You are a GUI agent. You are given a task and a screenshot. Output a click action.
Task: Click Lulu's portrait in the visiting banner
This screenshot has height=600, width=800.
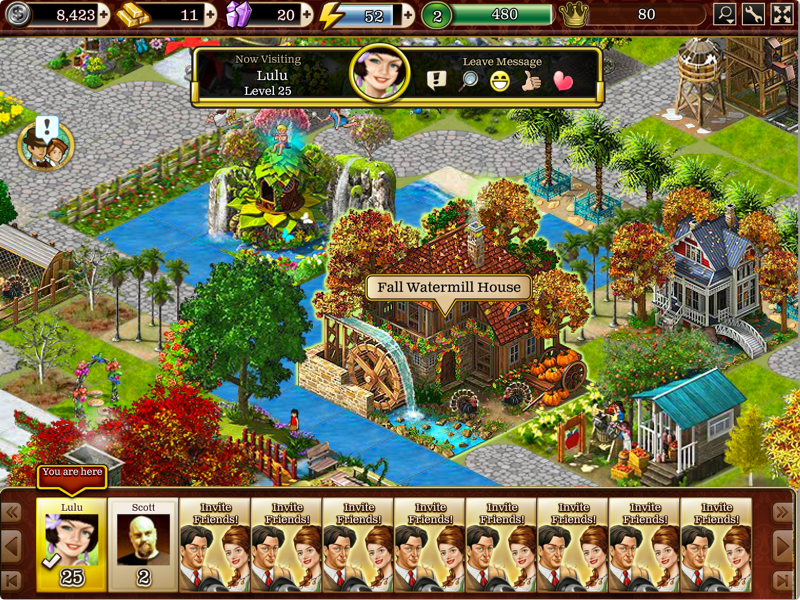coord(380,72)
